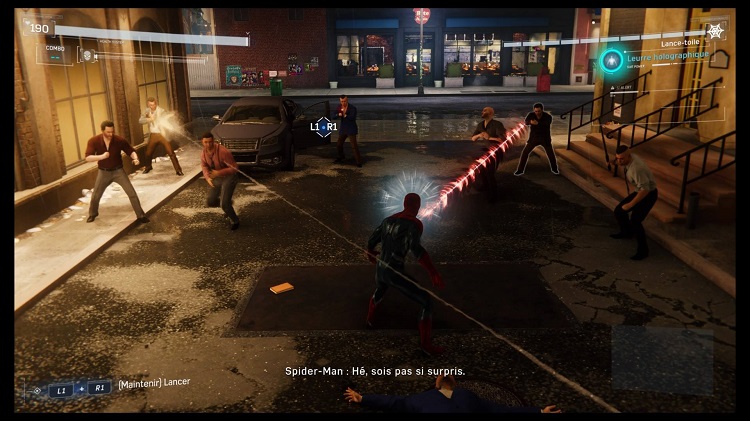750x421 pixels.
Task: Select the Lance-toile web shooter gadget icon
Action: pyautogui.click(x=715, y=32)
